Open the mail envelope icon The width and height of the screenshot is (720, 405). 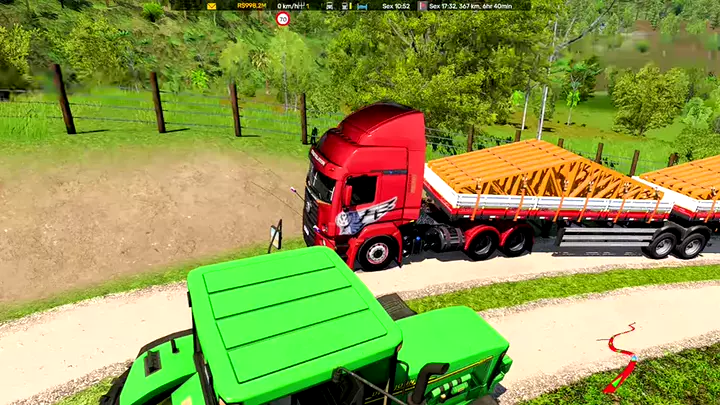[x=211, y=6]
